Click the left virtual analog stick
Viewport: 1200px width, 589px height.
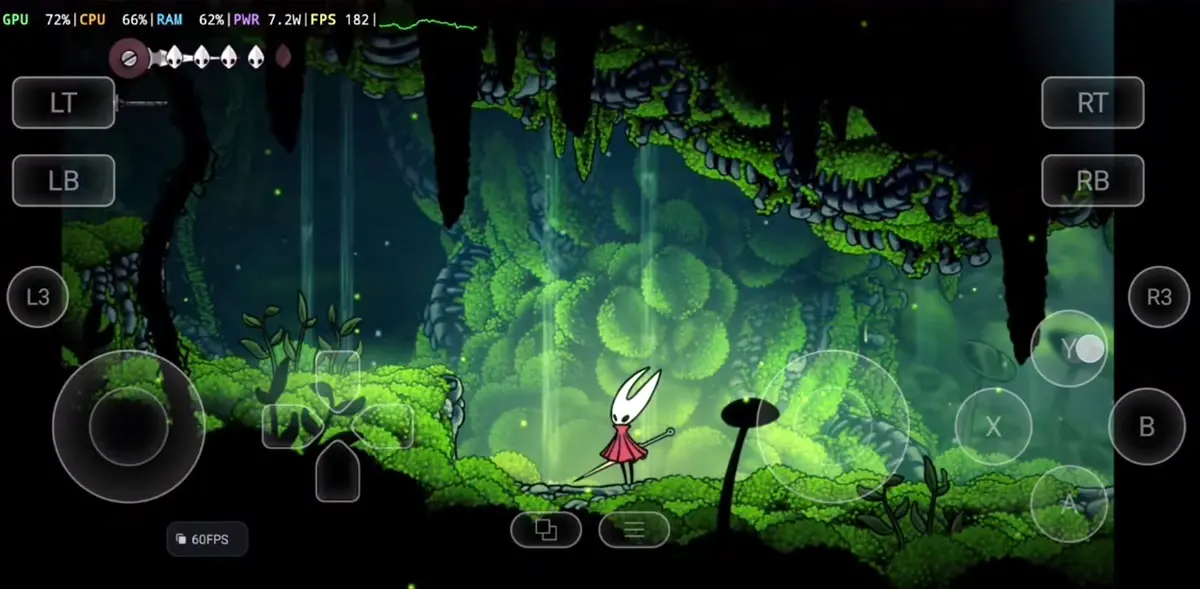click(128, 427)
